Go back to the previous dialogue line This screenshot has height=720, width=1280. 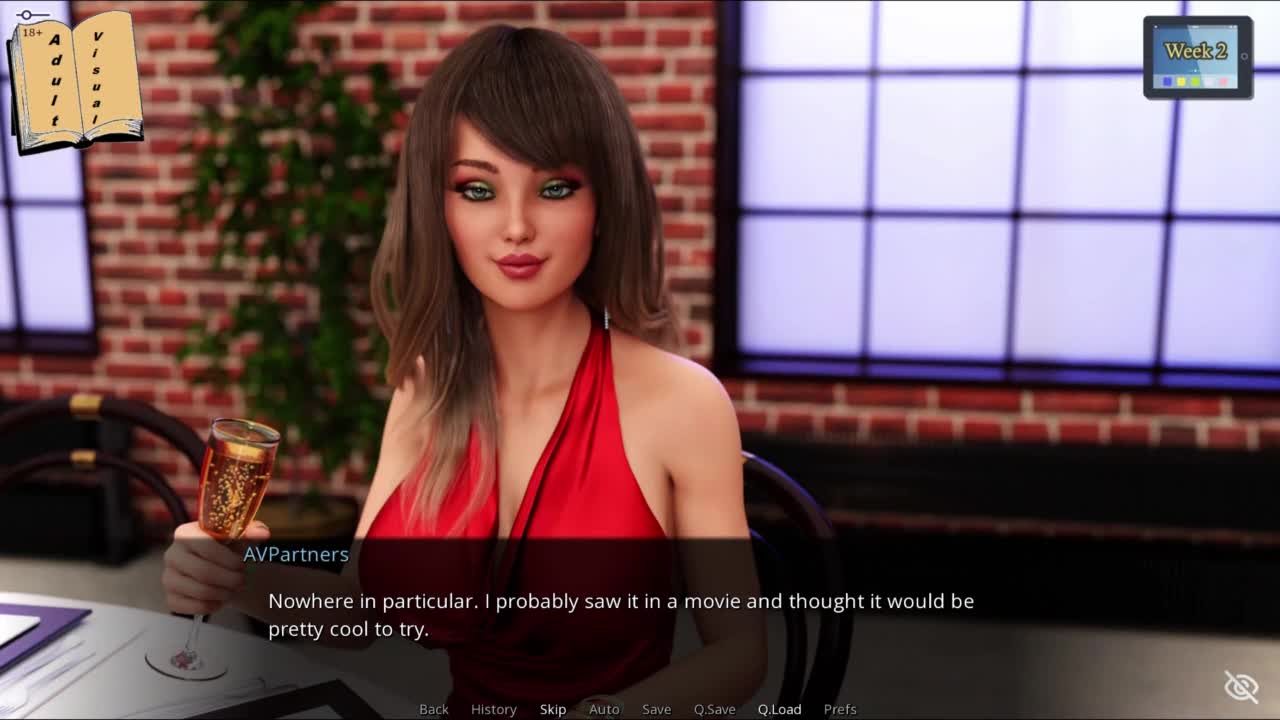coord(434,709)
